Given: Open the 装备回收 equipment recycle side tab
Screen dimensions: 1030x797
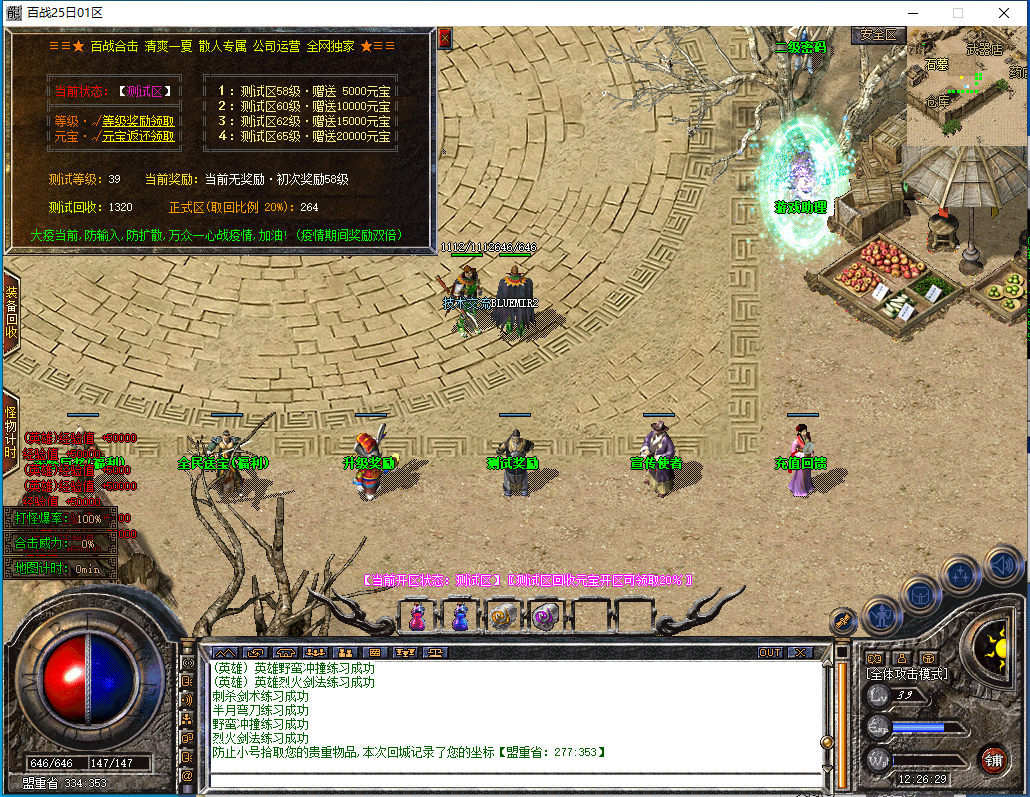Looking at the screenshot, I should coord(11,311).
